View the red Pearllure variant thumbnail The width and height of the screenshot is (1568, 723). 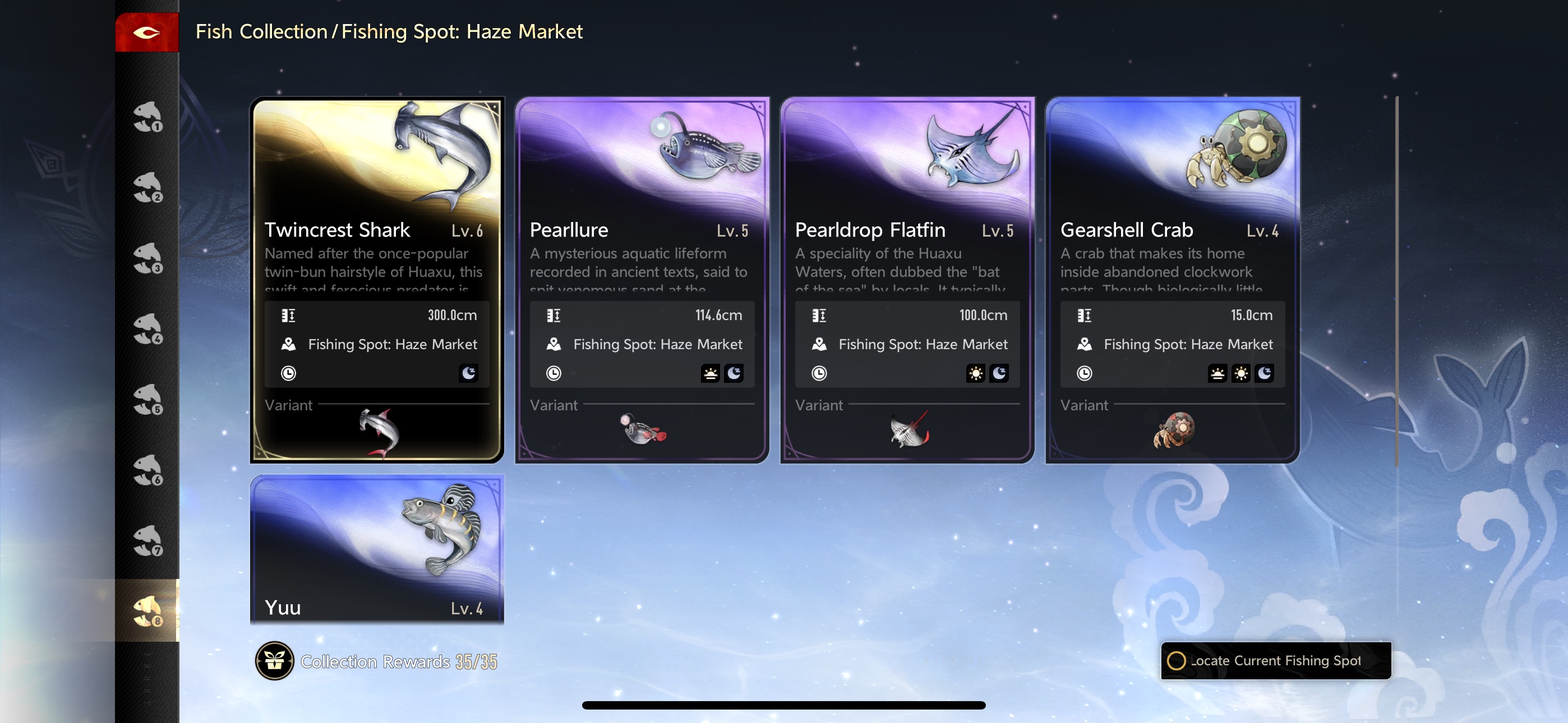pos(643,428)
